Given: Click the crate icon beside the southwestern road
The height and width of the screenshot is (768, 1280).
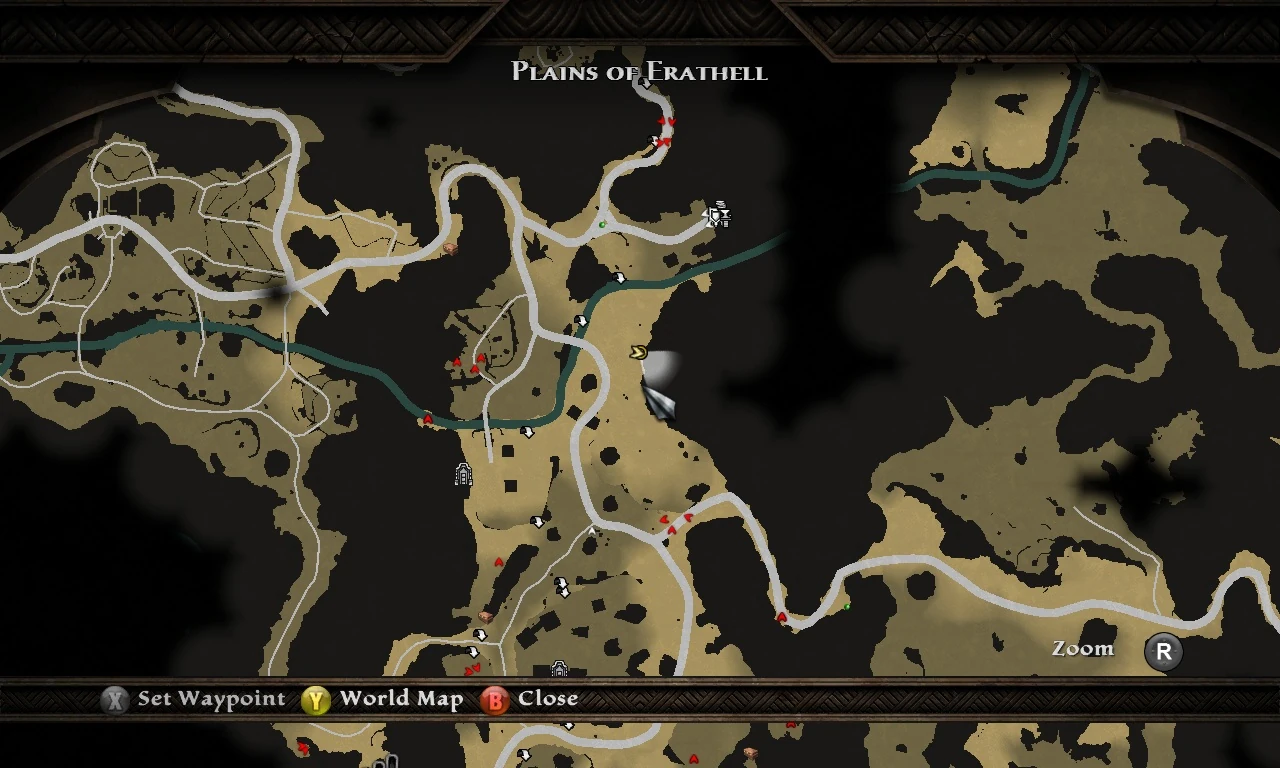Looking at the screenshot, I should (486, 616).
